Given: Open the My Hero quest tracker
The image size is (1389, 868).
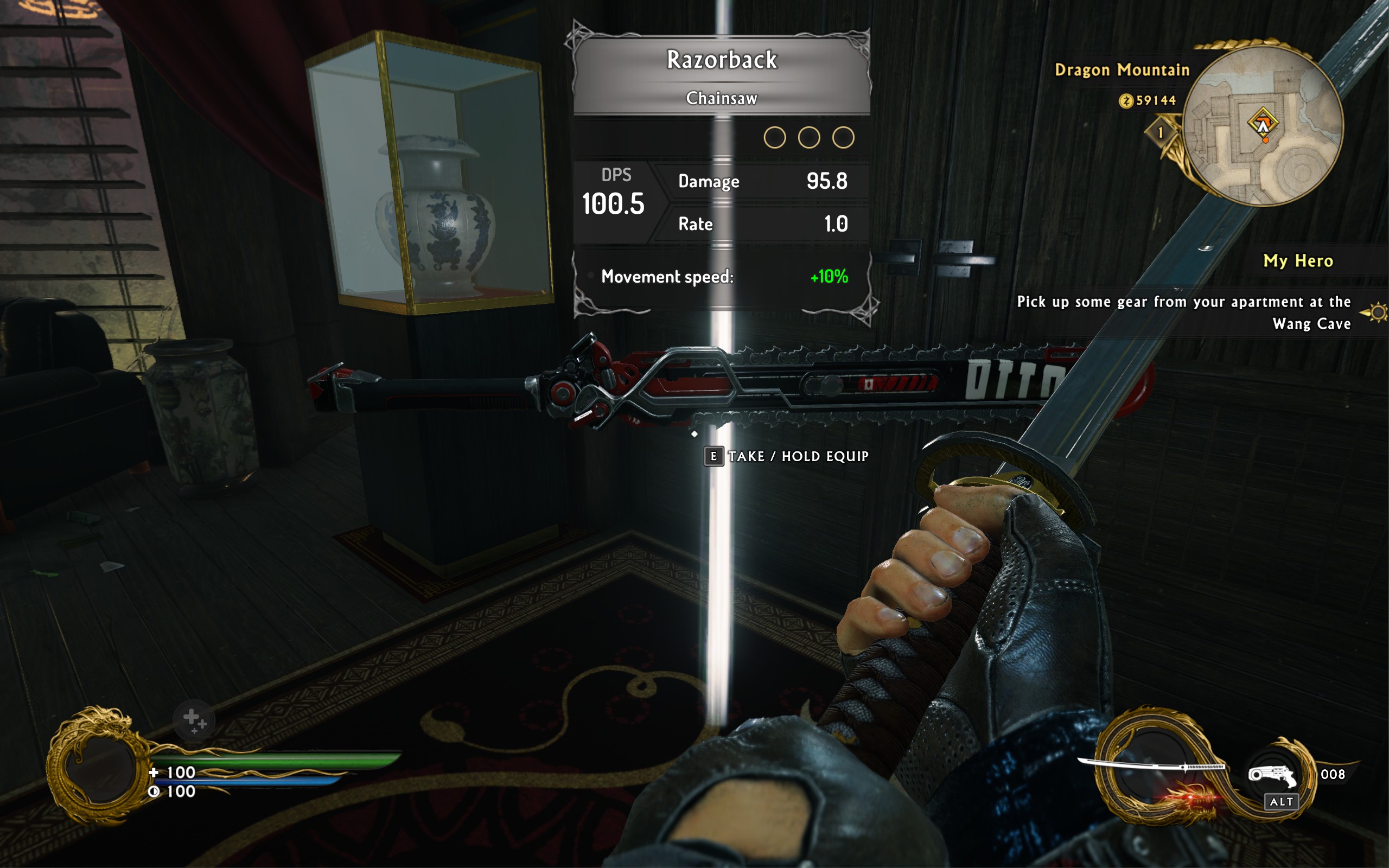Looking at the screenshot, I should [1298, 261].
